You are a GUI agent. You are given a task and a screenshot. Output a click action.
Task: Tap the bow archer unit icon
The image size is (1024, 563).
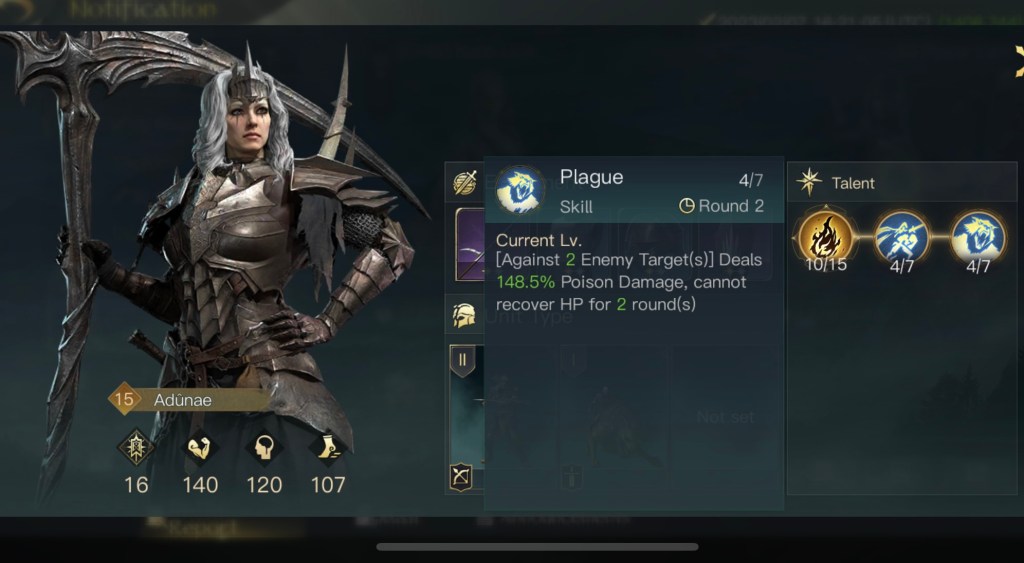463,477
